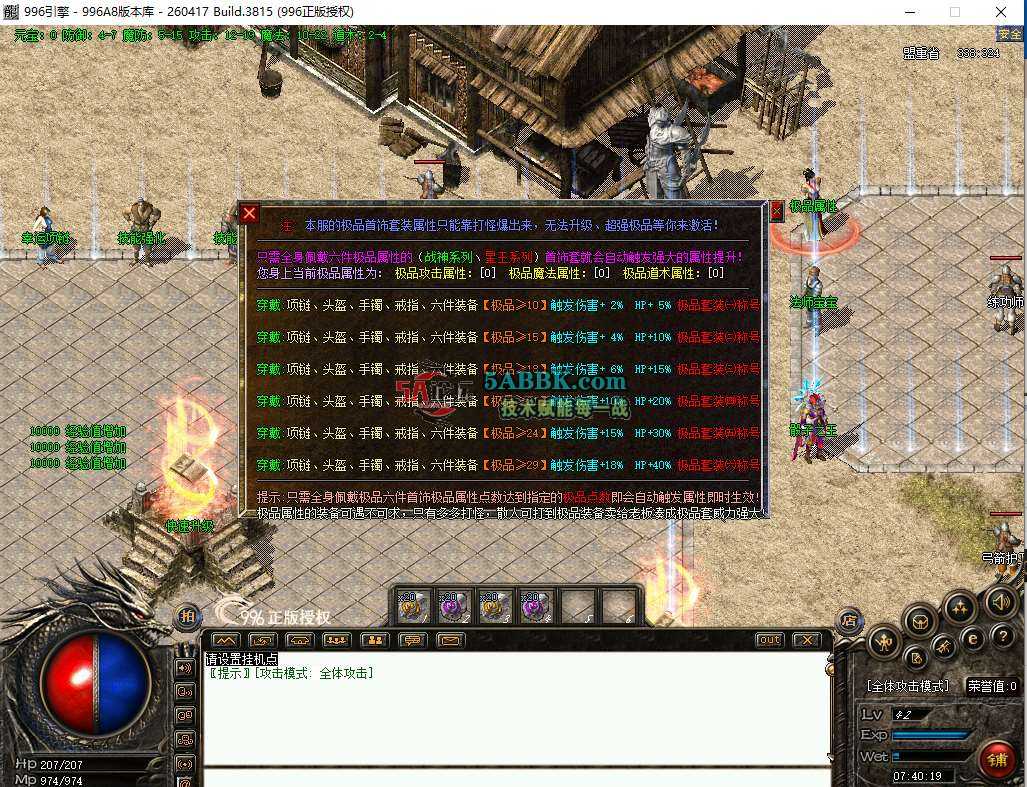
Task: Close the chat panel with X
Action: click(806, 640)
